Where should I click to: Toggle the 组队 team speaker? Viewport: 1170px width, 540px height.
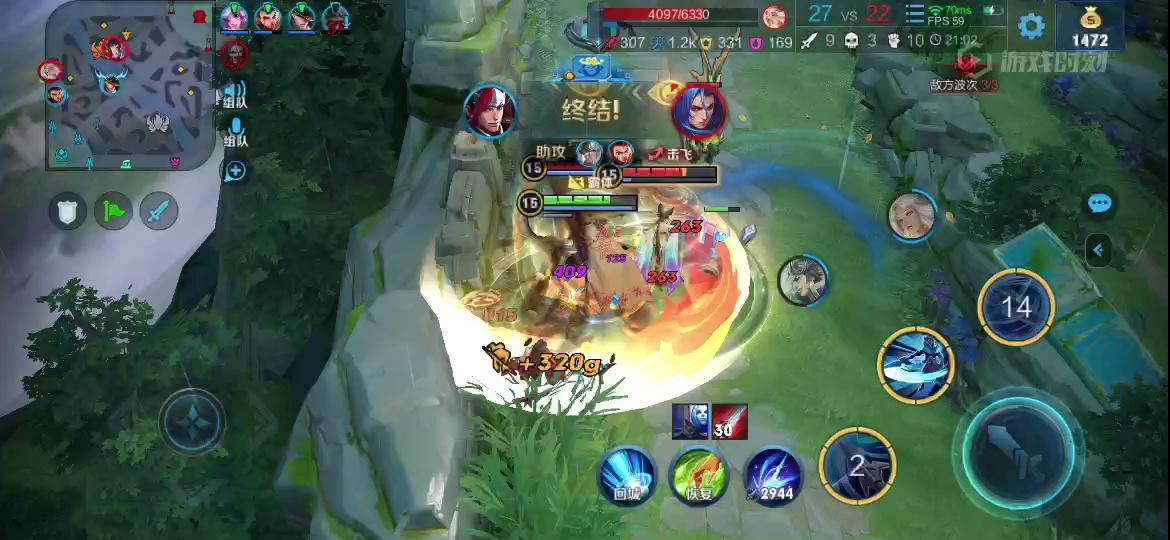[x=235, y=92]
